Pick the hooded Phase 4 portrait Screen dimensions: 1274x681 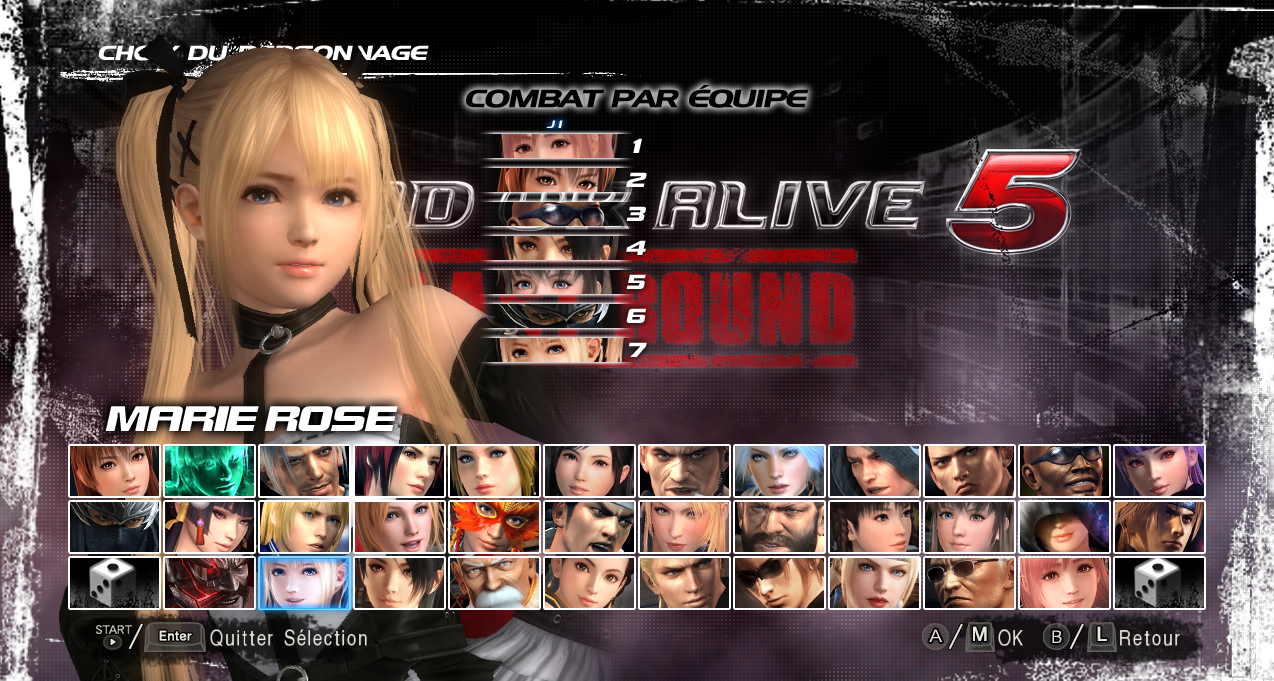tap(1064, 527)
